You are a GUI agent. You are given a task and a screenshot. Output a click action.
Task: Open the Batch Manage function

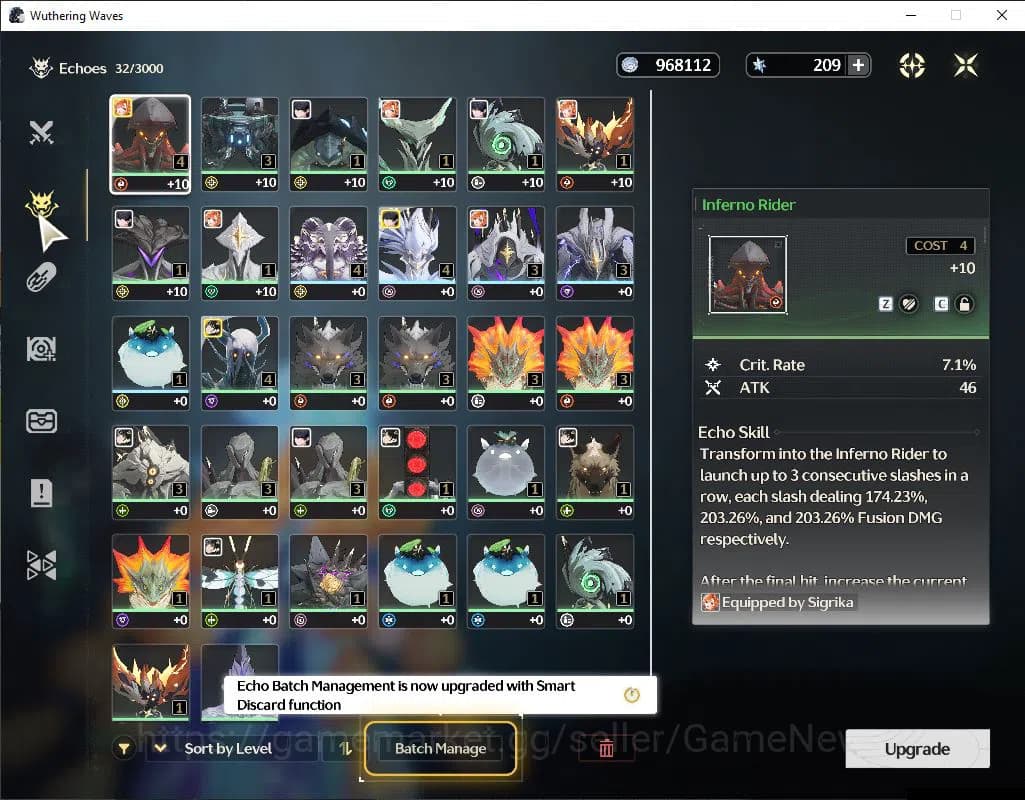tap(440, 748)
